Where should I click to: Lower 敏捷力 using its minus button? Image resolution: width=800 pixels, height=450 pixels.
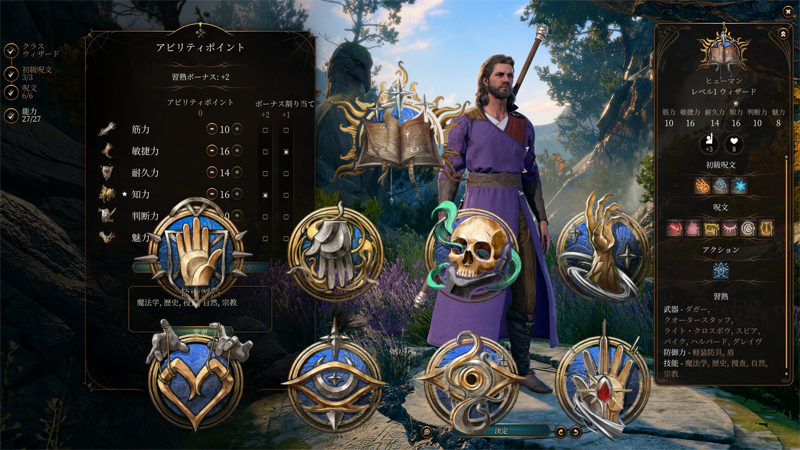212,151
